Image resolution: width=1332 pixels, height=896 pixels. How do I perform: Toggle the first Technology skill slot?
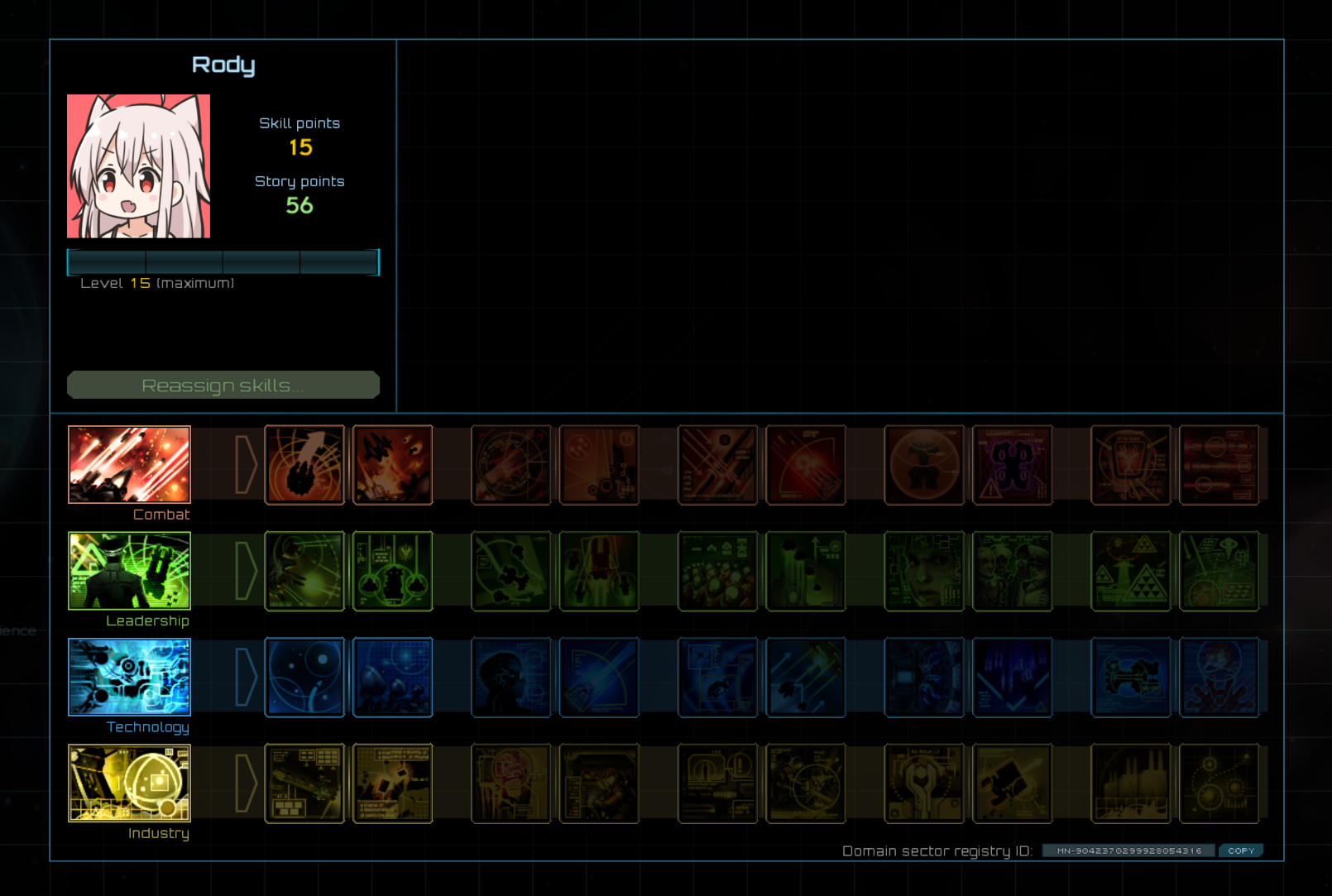pyautogui.click(x=304, y=677)
